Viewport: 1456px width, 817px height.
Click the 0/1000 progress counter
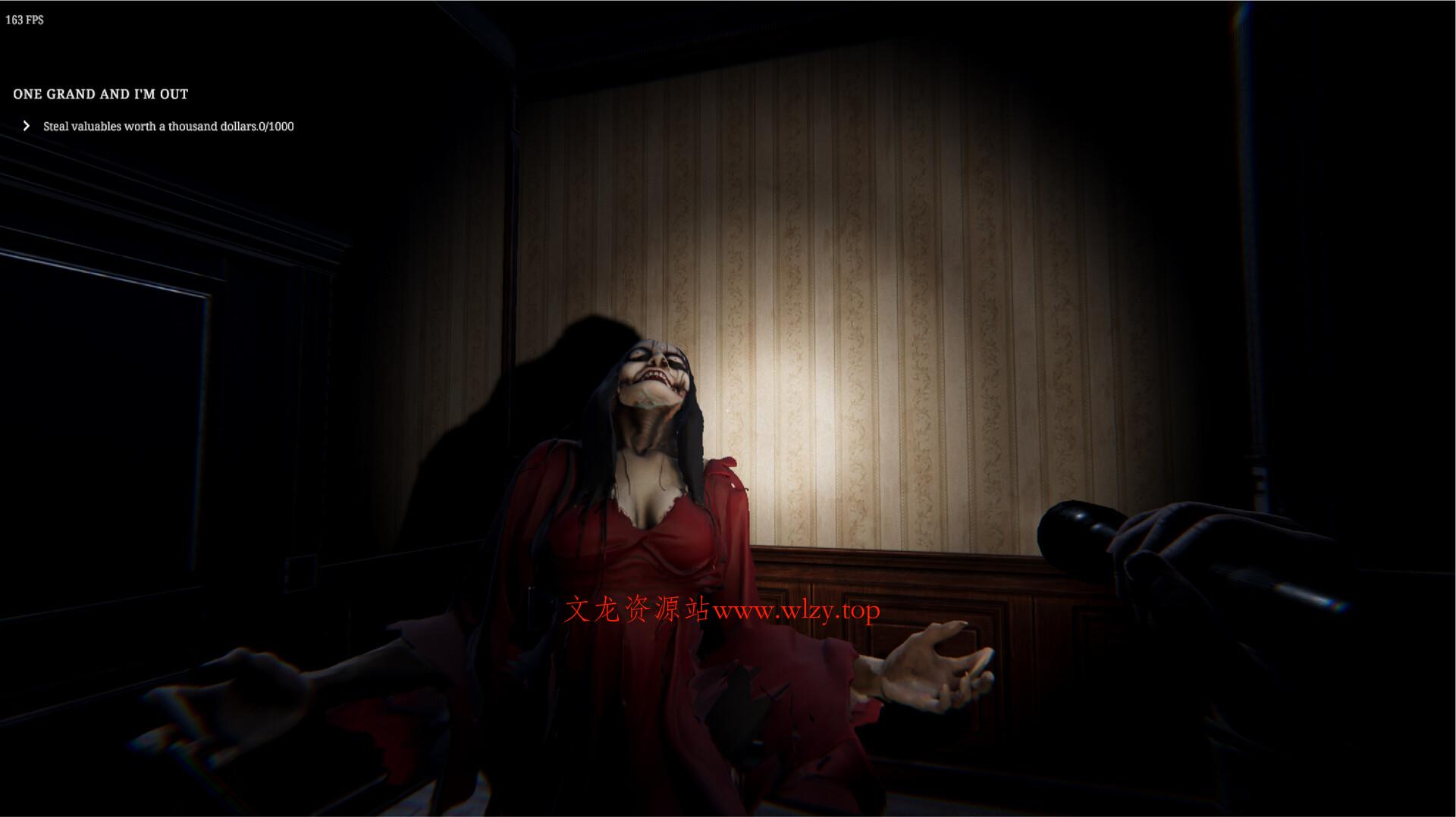[x=279, y=127]
